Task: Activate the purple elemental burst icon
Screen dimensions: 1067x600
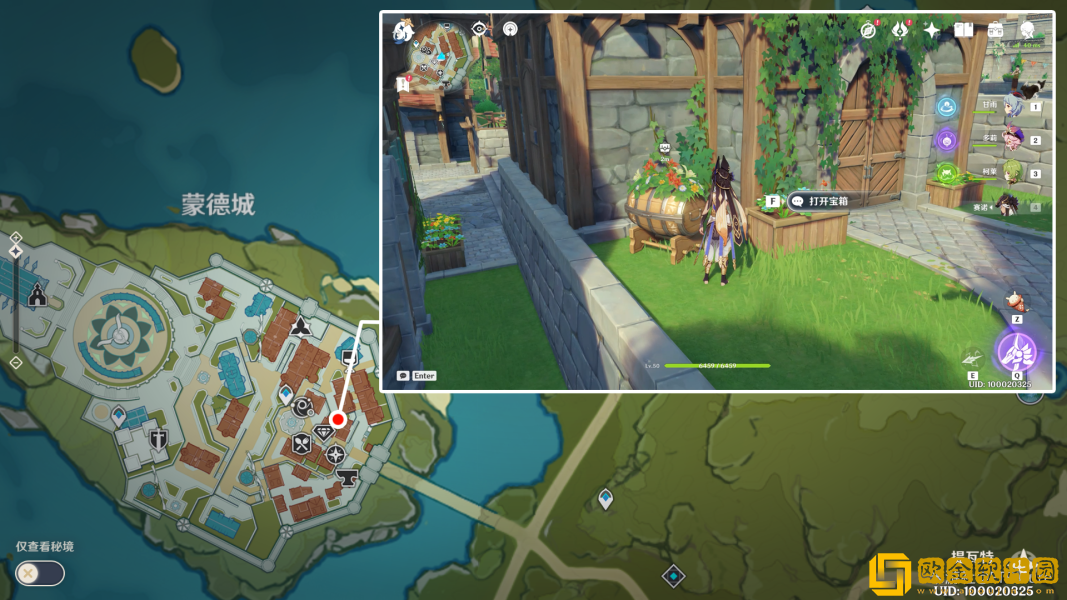Action: (1017, 352)
